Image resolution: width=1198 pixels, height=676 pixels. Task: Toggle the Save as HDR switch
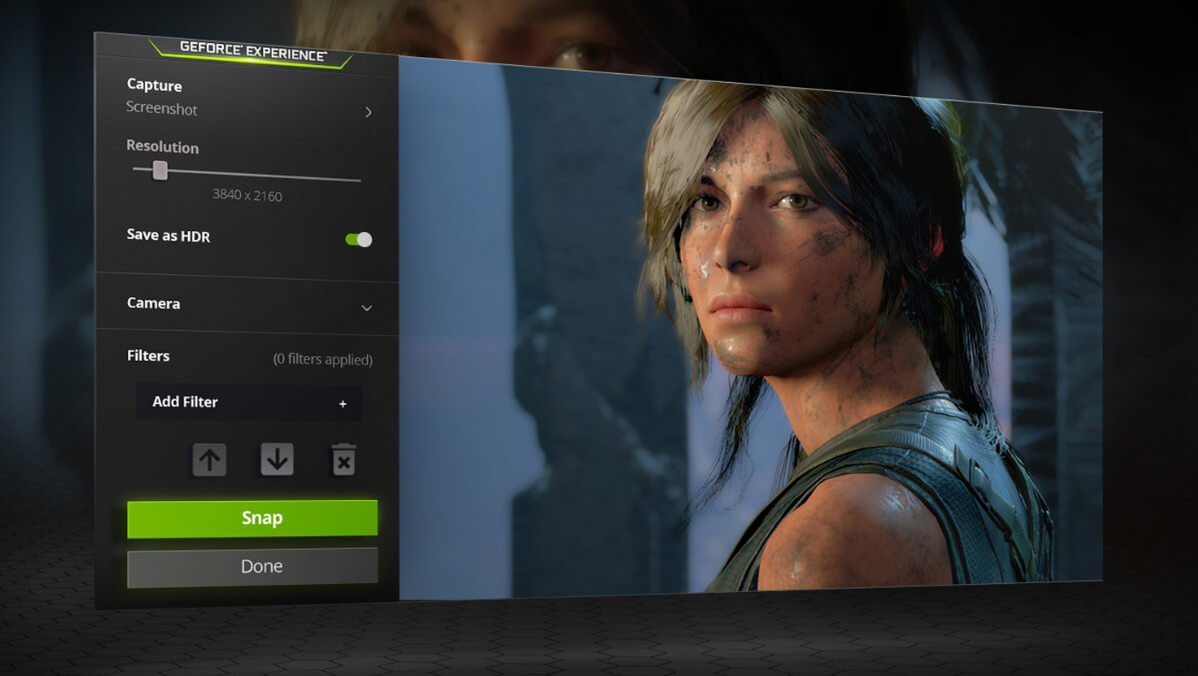coord(358,239)
